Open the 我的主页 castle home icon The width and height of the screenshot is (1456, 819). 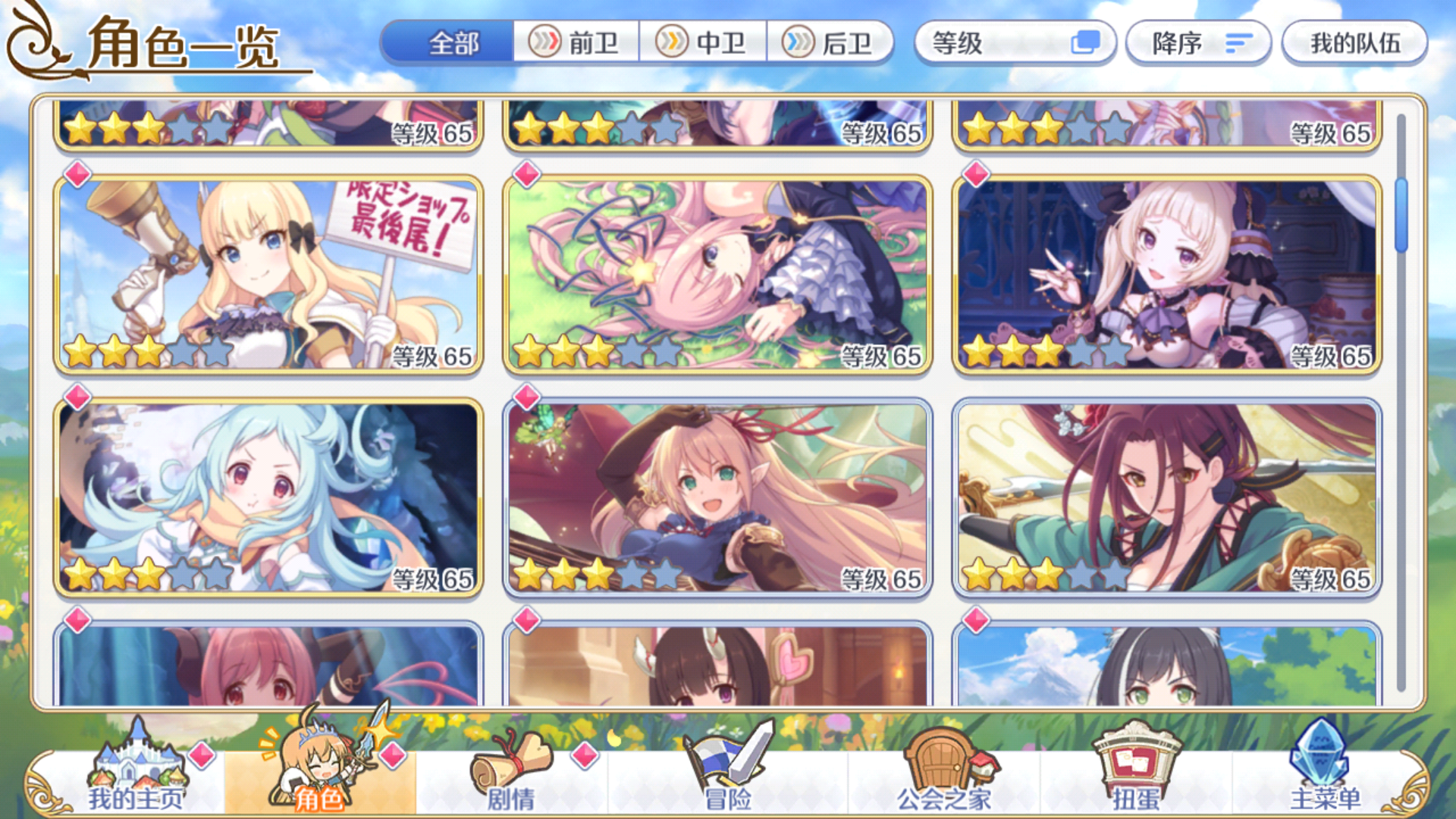[136, 766]
